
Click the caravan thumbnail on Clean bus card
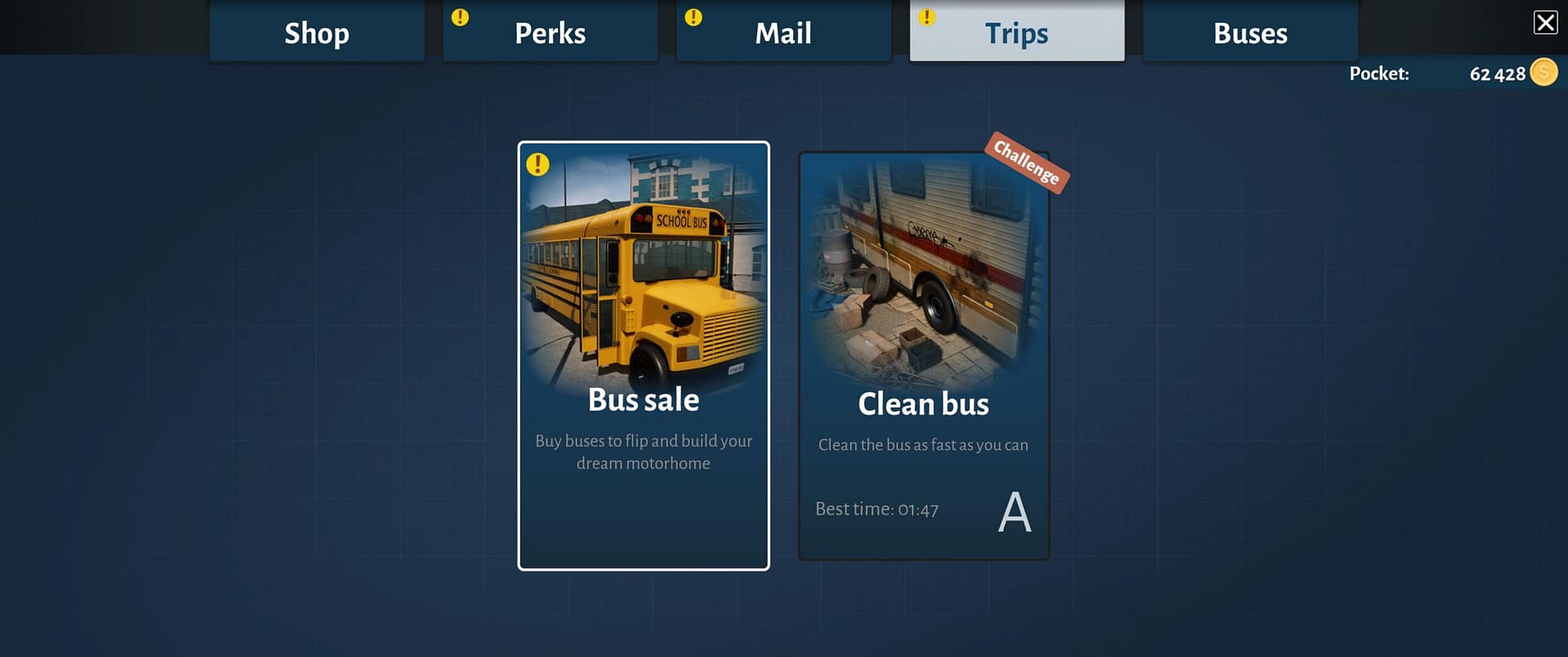924,270
